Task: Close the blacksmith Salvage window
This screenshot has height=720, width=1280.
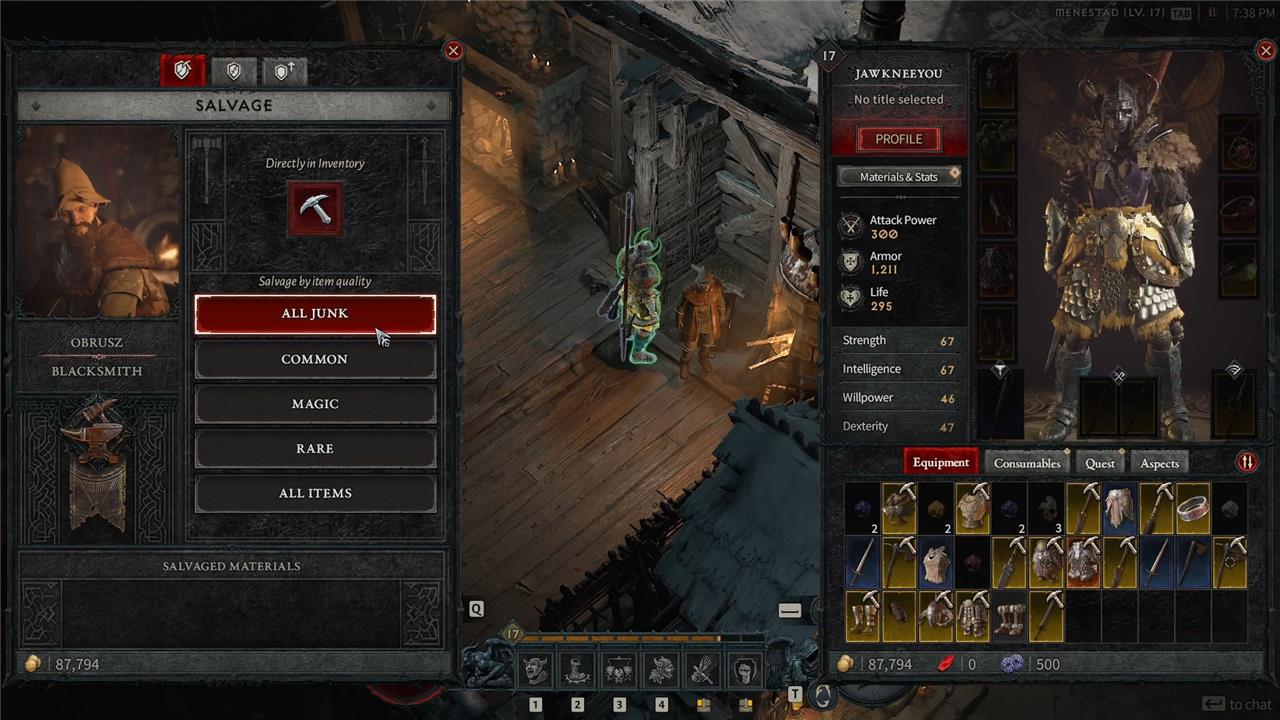Action: [453, 51]
